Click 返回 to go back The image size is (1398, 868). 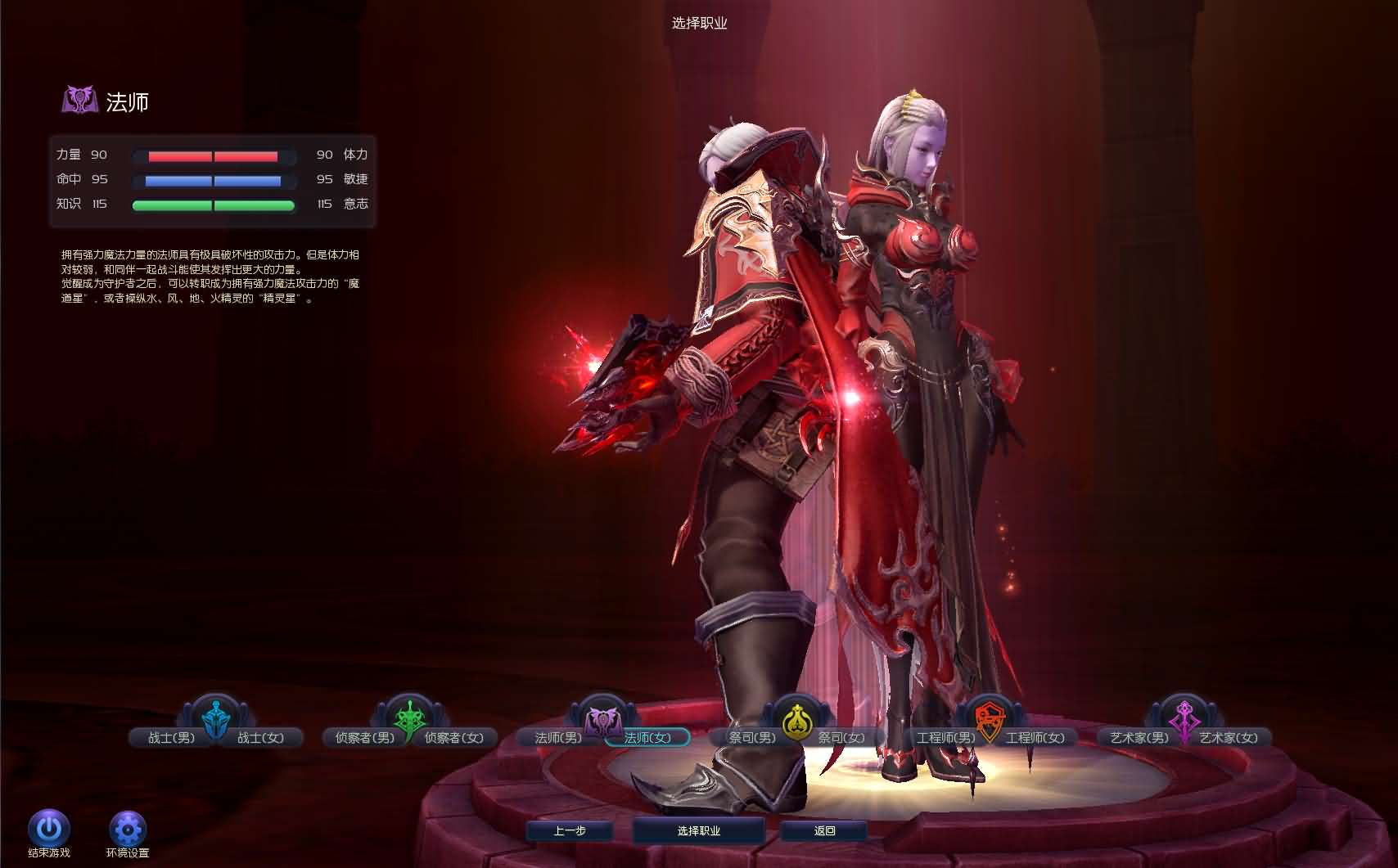pos(823,829)
